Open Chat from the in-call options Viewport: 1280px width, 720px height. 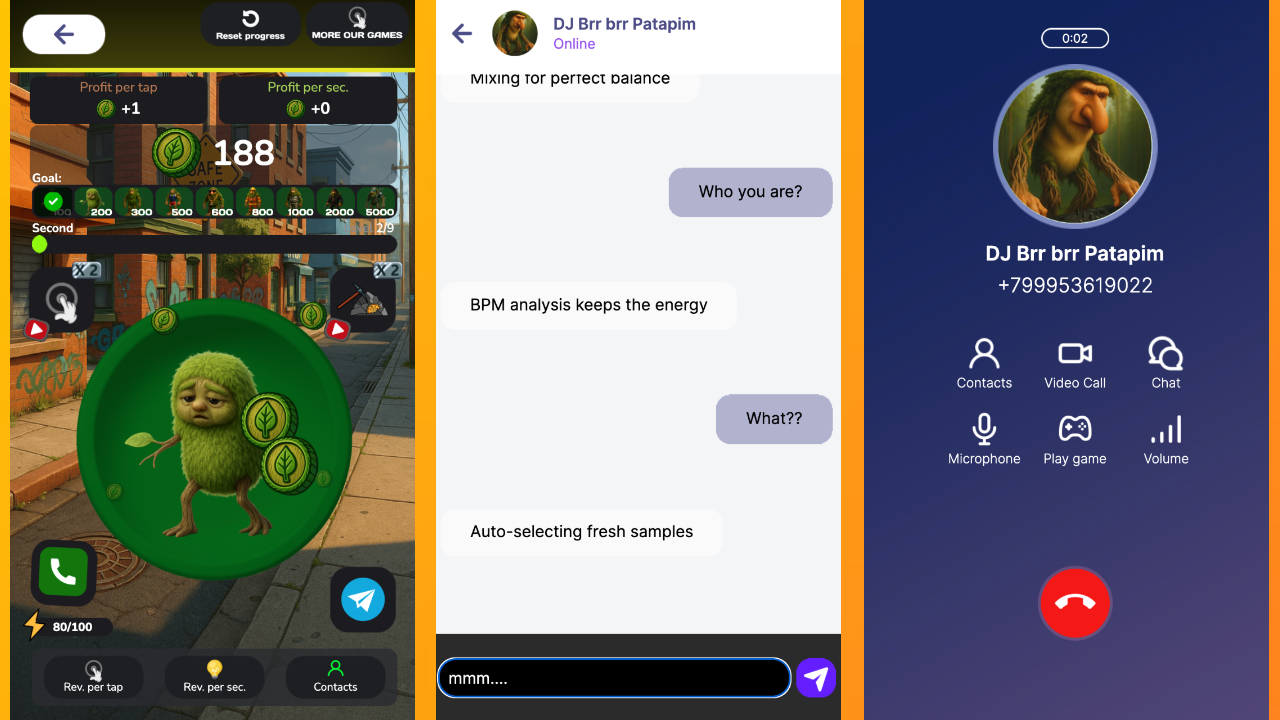pyautogui.click(x=1165, y=352)
